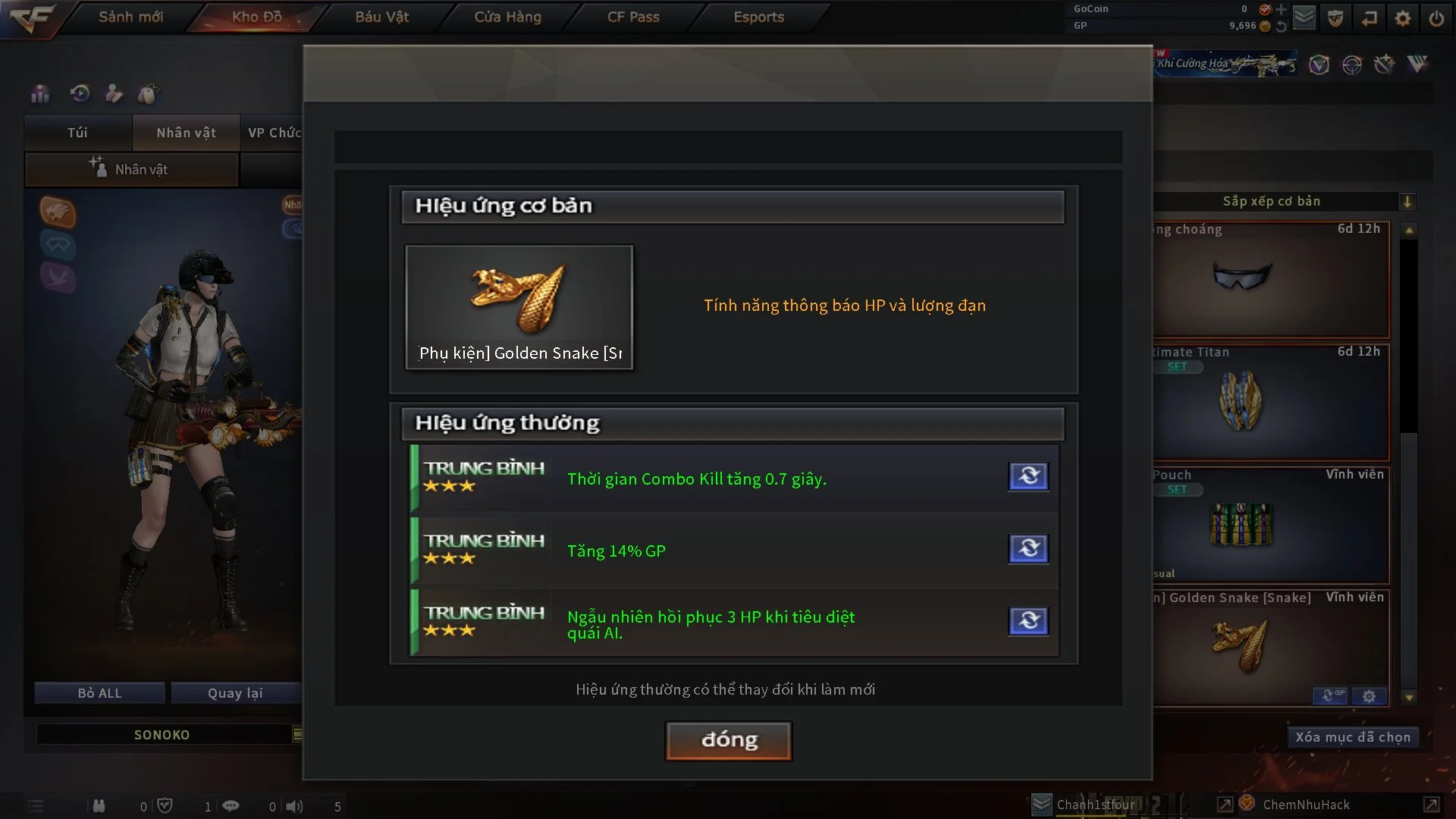Viewport: 1456px width, 819px height.
Task: Select the Túi inventory tab
Action: coord(77,133)
